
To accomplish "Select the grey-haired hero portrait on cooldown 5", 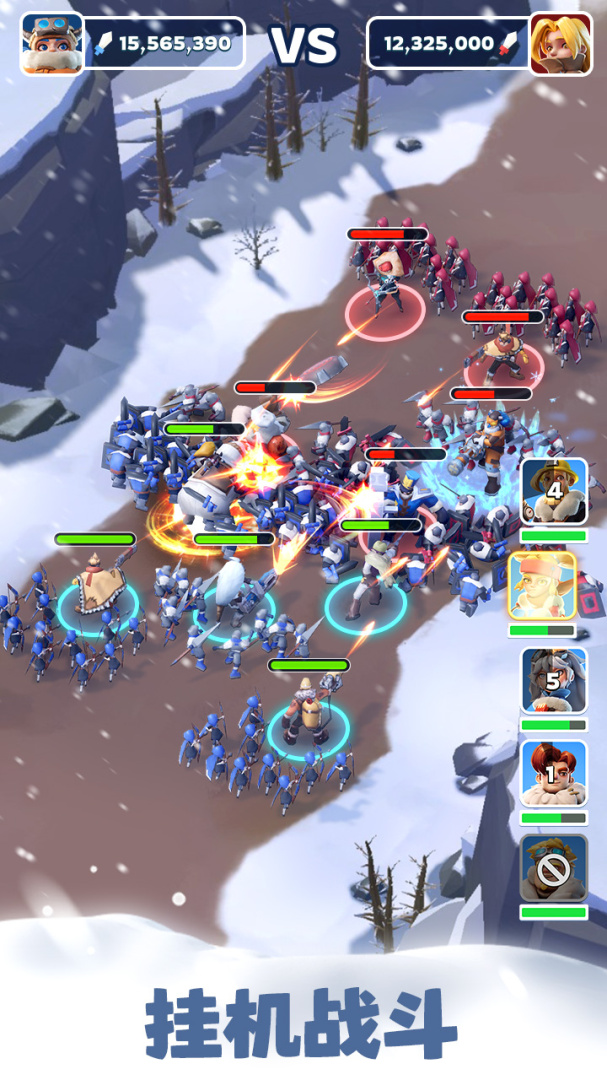I will point(554,680).
